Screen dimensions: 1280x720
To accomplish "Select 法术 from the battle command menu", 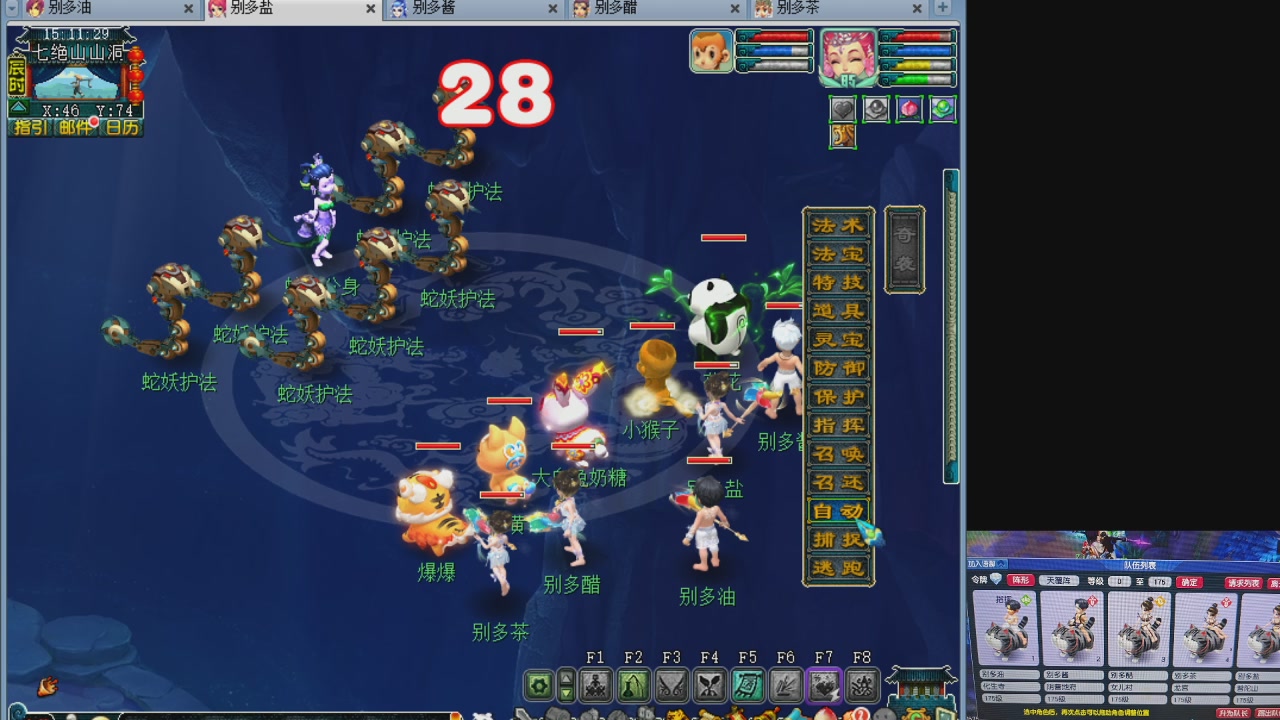I will pos(838,225).
